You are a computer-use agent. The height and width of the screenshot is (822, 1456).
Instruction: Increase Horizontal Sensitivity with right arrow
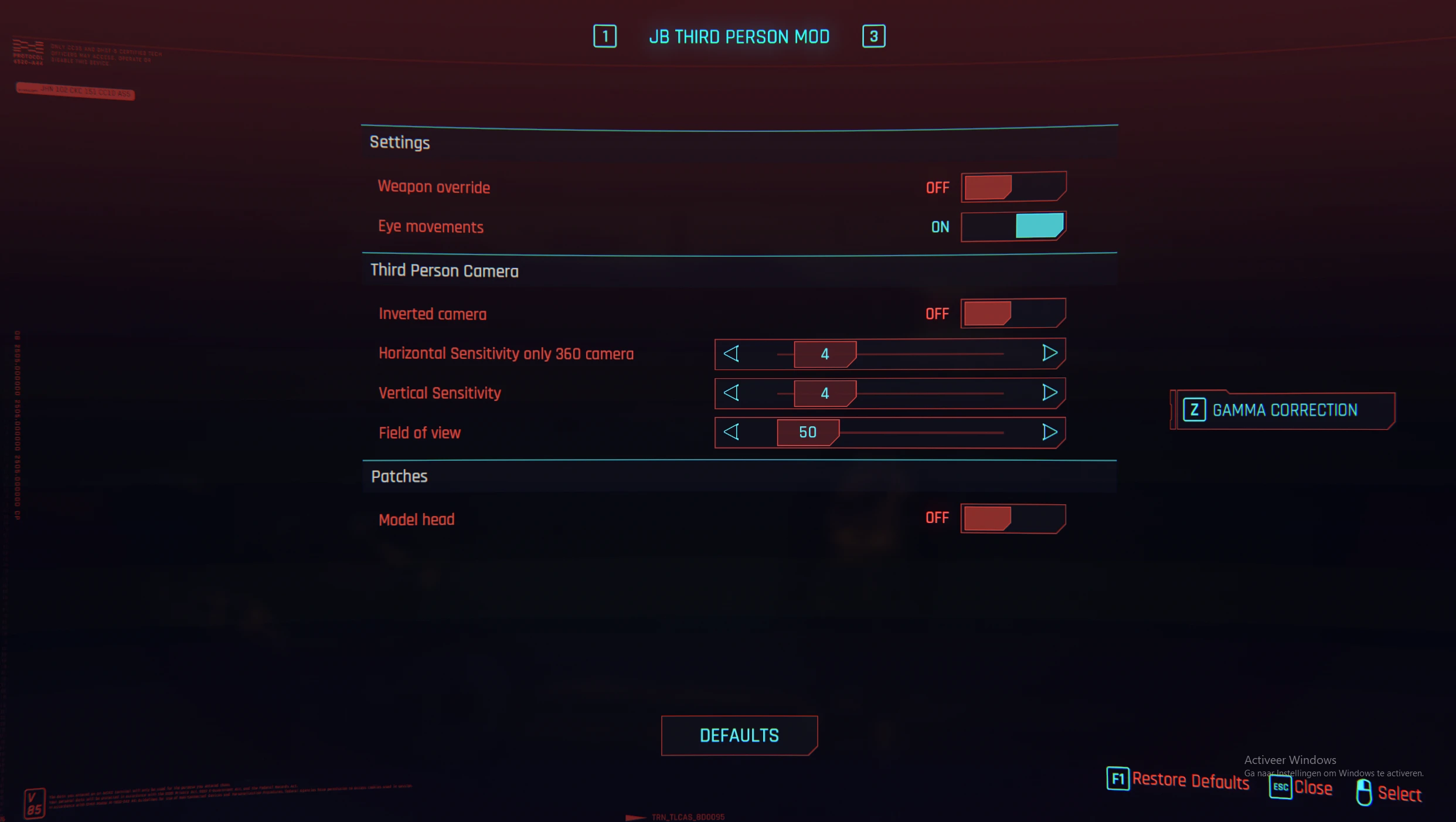pos(1049,353)
